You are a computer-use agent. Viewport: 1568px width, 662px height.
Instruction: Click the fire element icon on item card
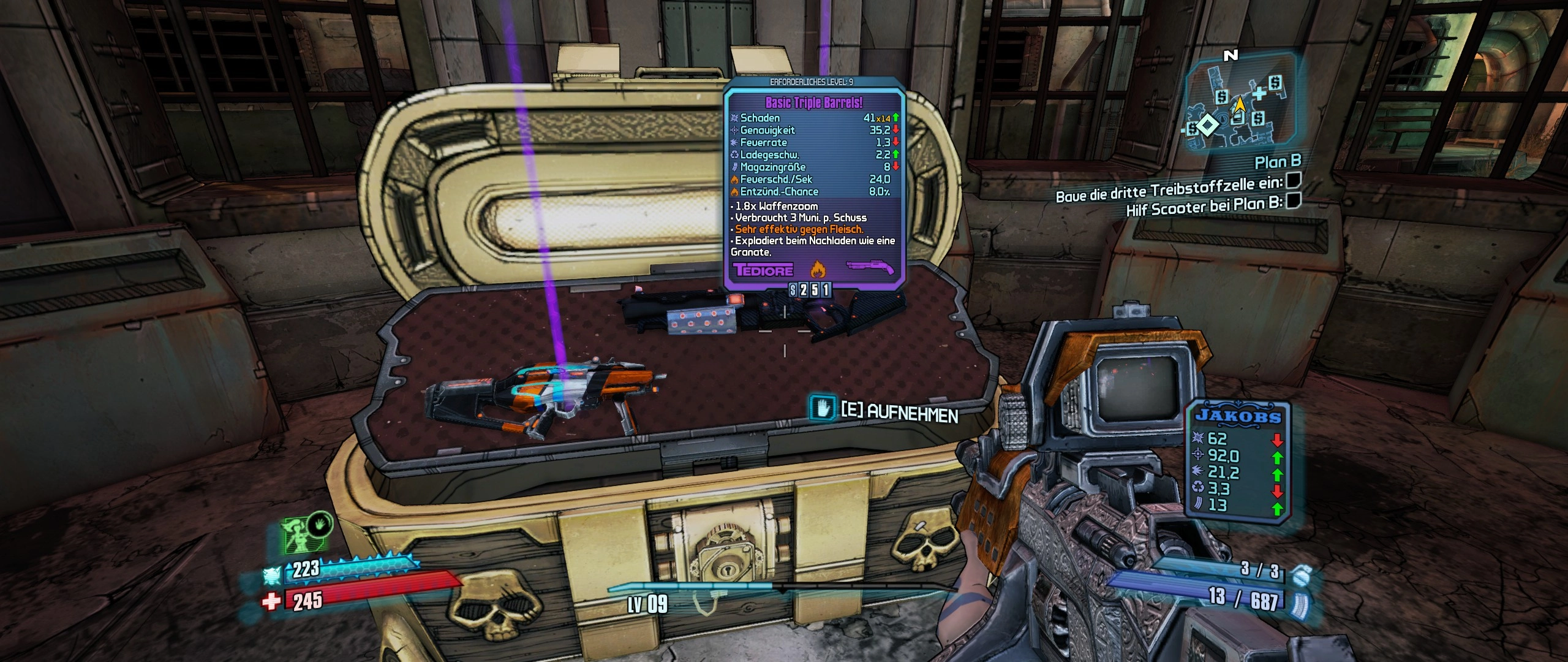(x=818, y=269)
